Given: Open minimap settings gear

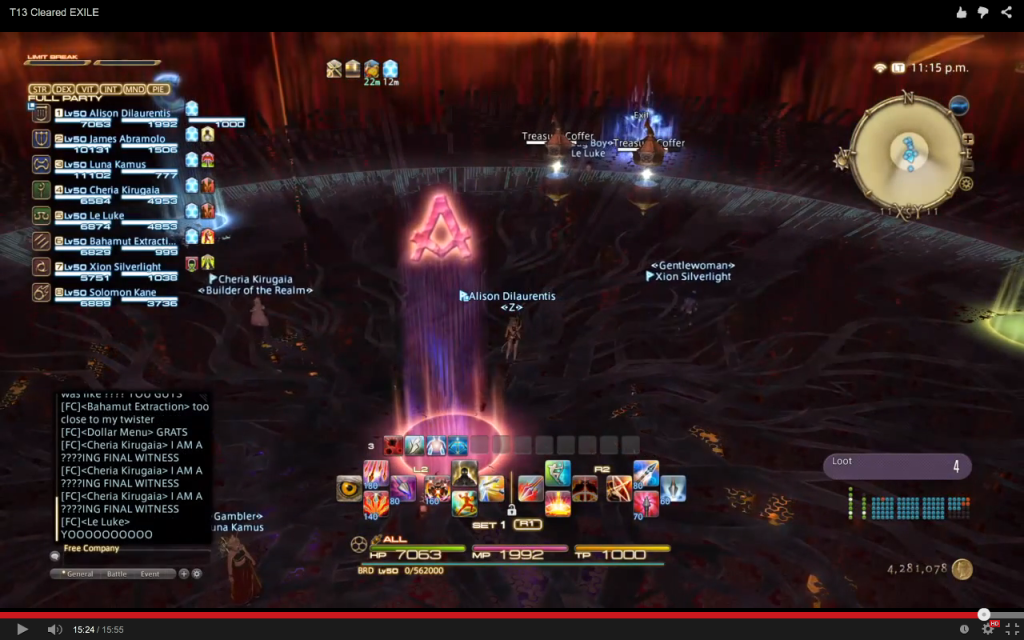Looking at the screenshot, I should (x=966, y=183).
